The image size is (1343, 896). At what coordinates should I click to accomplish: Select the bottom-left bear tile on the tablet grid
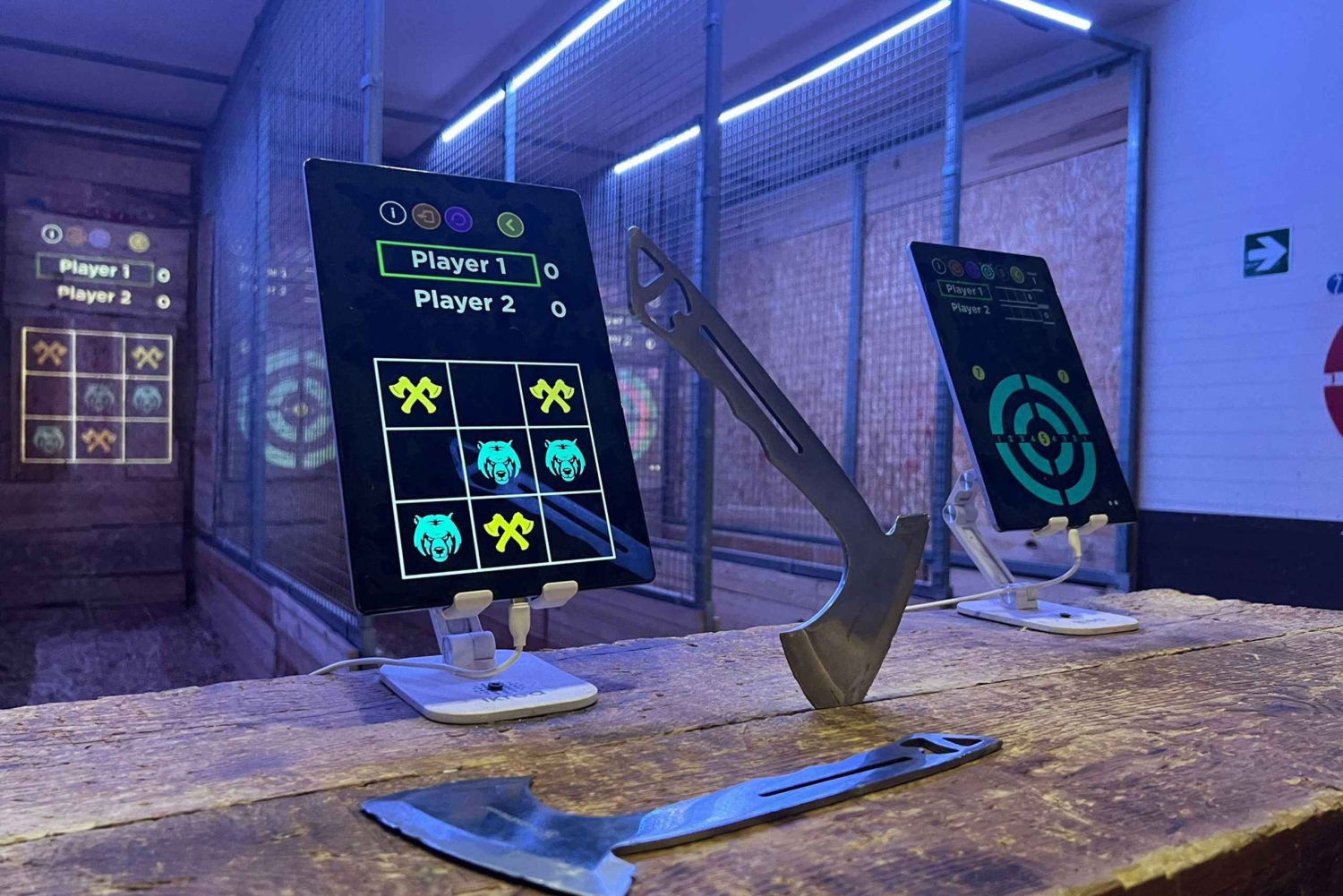click(437, 537)
